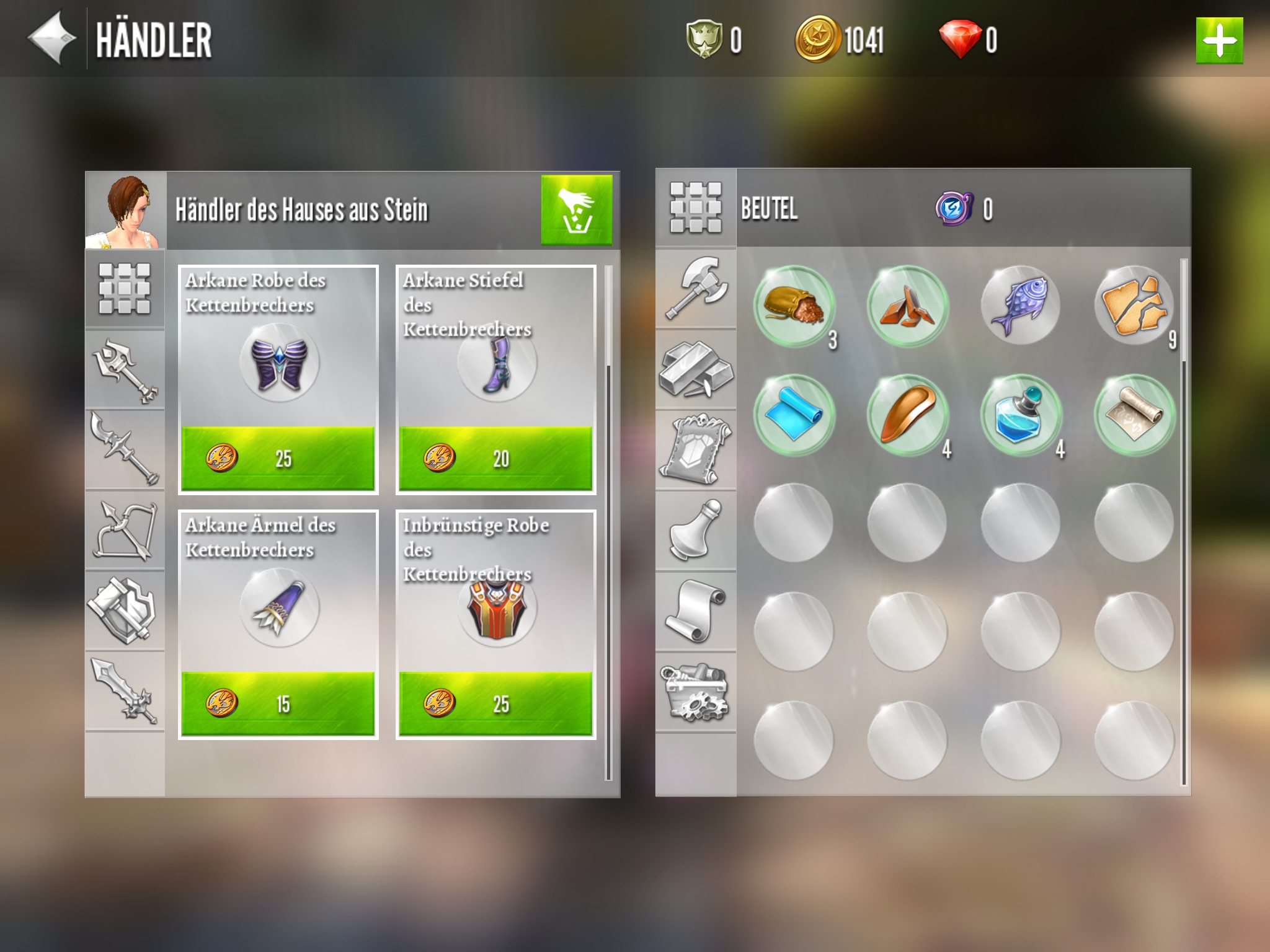Image resolution: width=1270 pixels, height=952 pixels.
Task: Show bag materials tab with metal ingots
Action: (696, 369)
